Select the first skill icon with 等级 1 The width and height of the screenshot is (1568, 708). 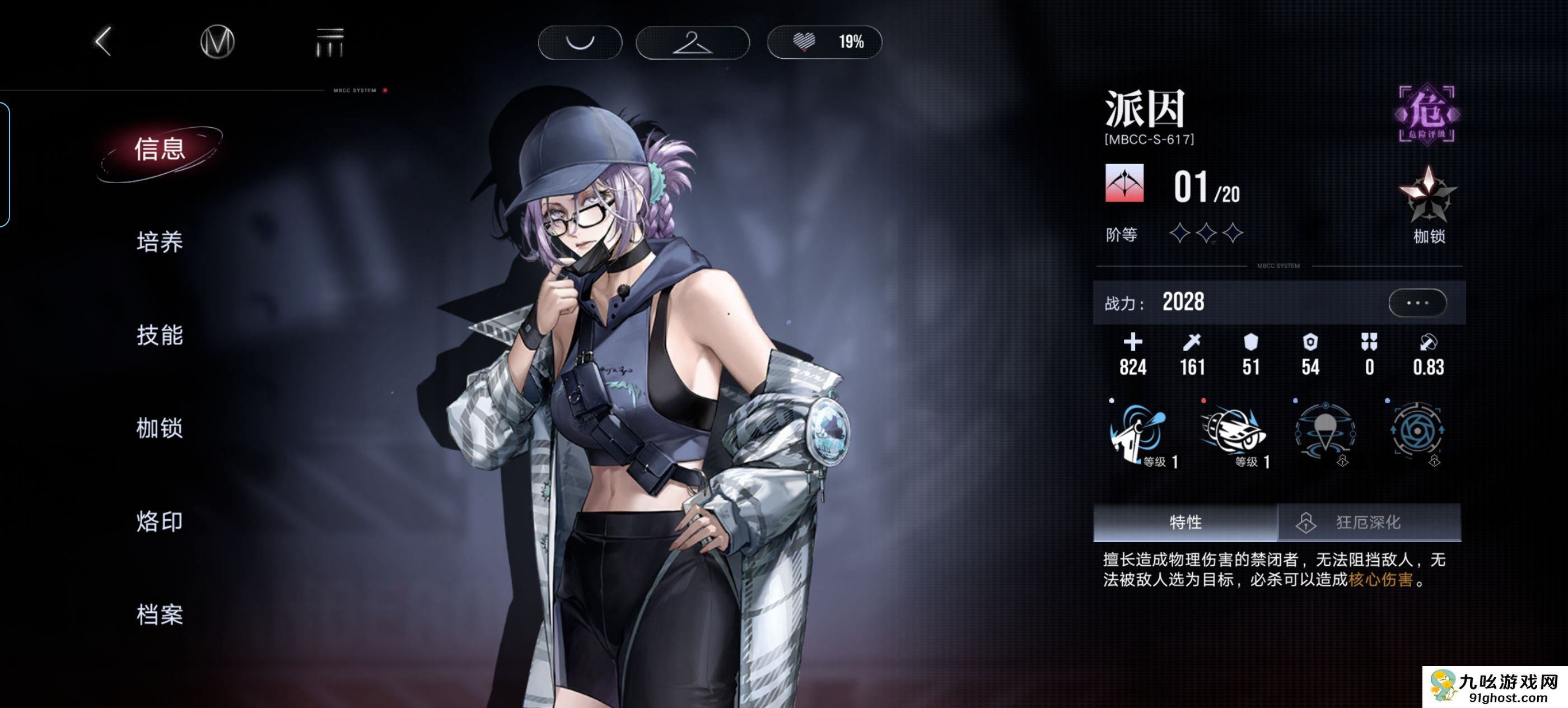[1139, 433]
